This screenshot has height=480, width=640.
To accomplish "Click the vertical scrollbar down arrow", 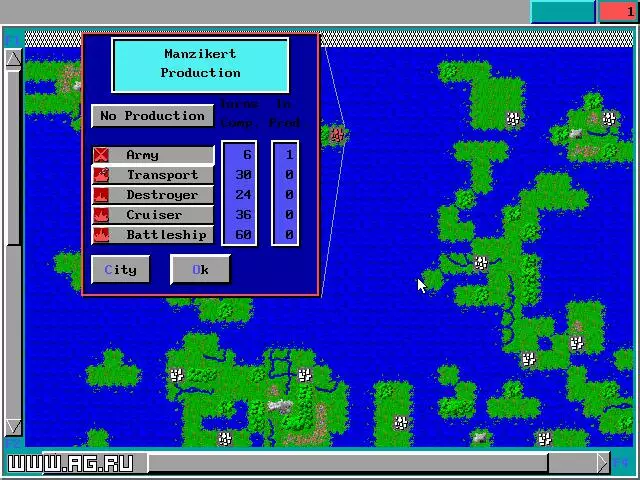I will [x=14, y=426].
